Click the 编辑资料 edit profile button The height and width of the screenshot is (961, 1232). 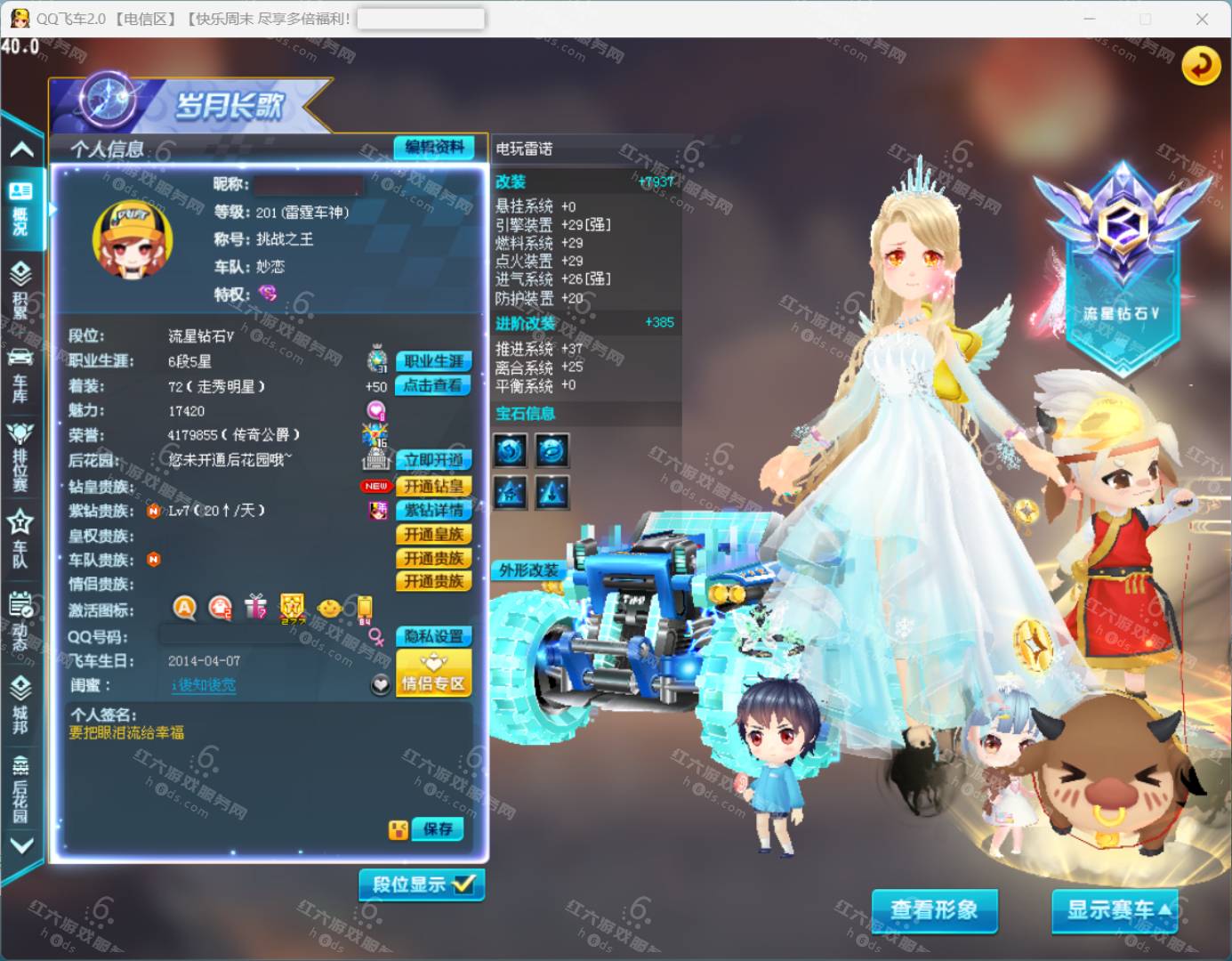(x=434, y=148)
